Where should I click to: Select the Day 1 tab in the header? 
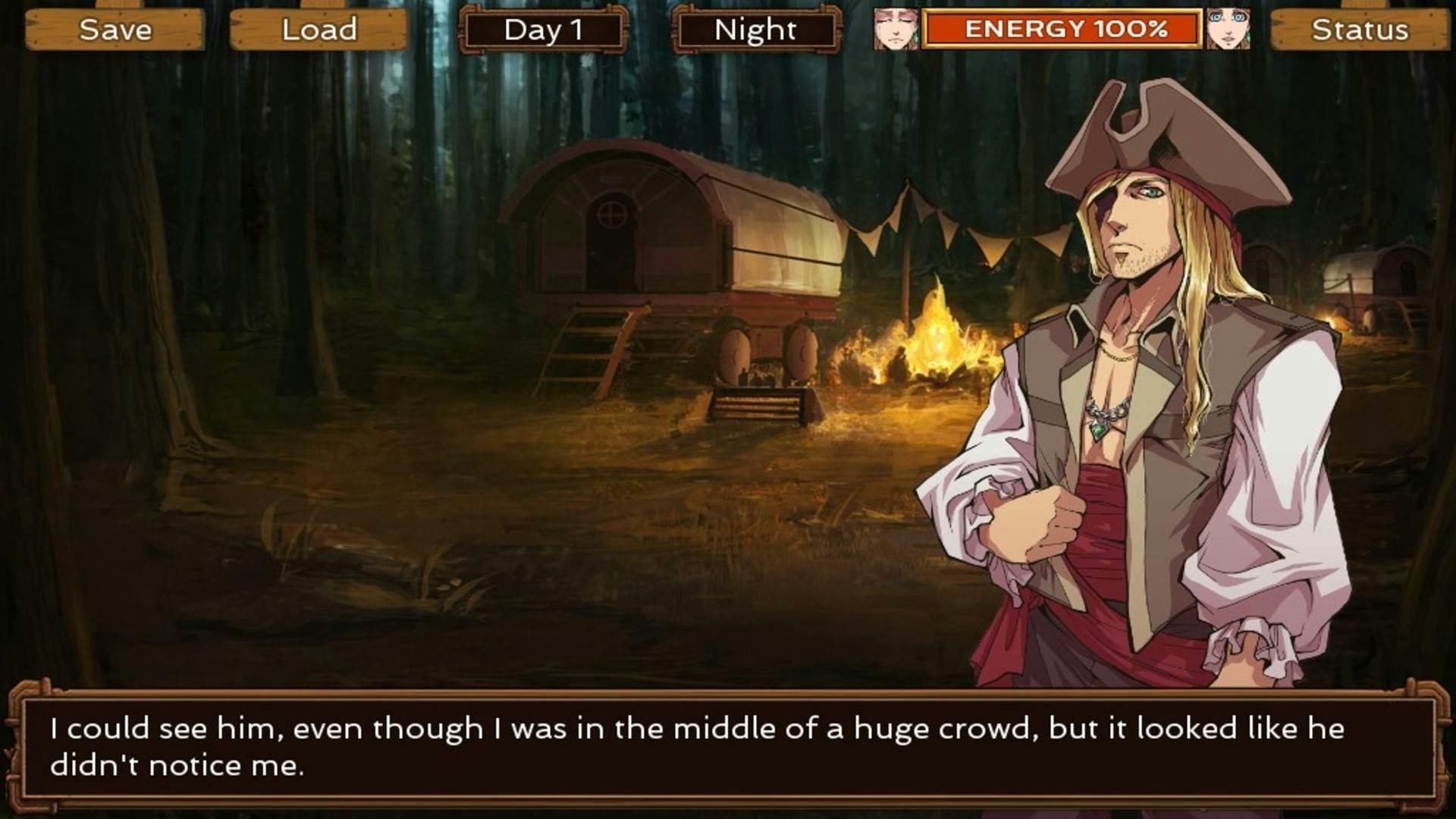click(543, 30)
